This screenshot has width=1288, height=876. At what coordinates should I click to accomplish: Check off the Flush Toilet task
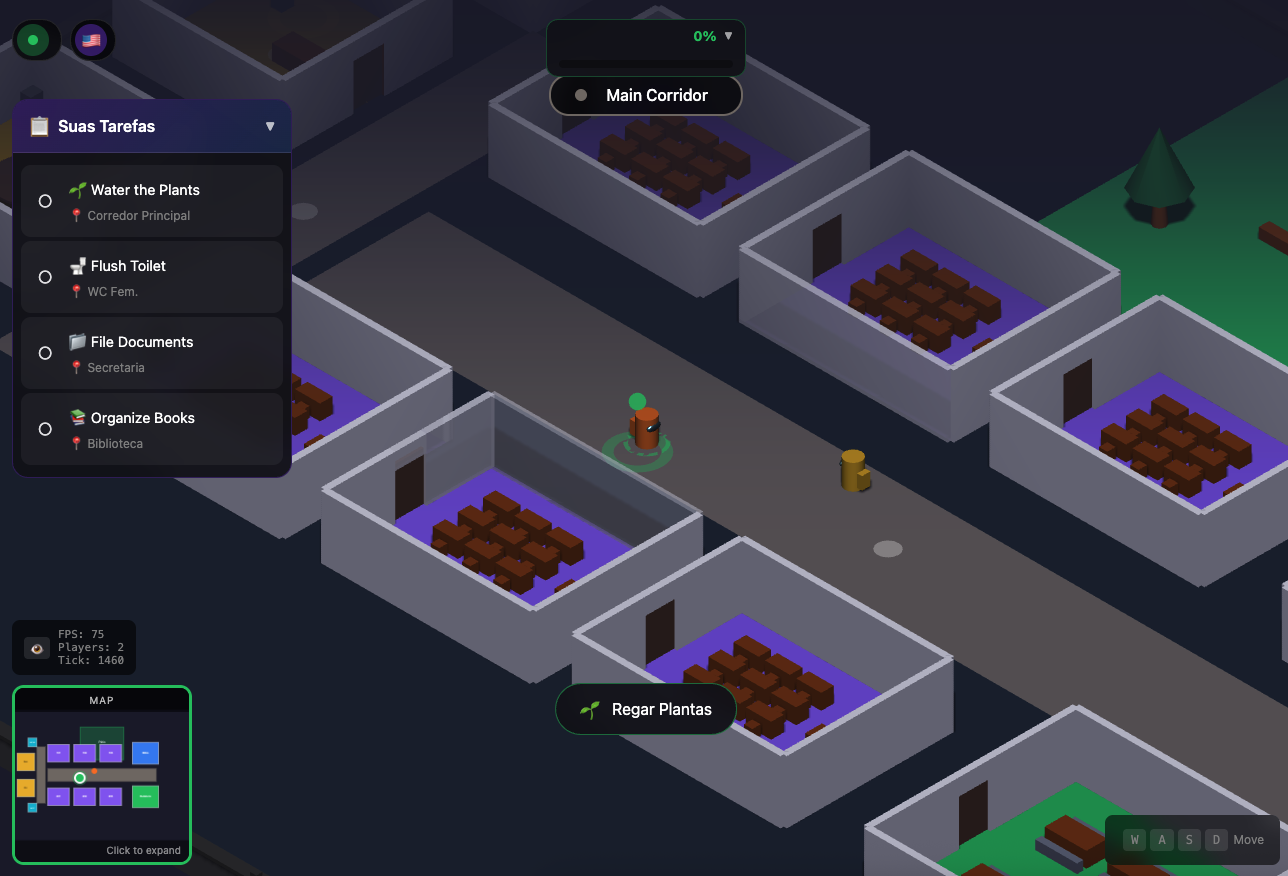click(44, 276)
